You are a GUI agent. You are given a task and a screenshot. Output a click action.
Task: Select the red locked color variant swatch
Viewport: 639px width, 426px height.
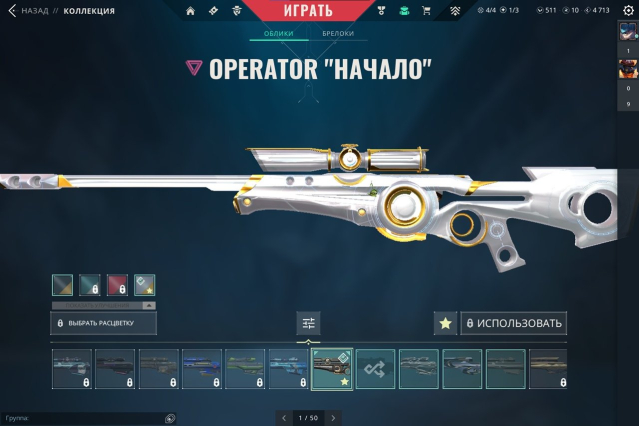pos(117,285)
